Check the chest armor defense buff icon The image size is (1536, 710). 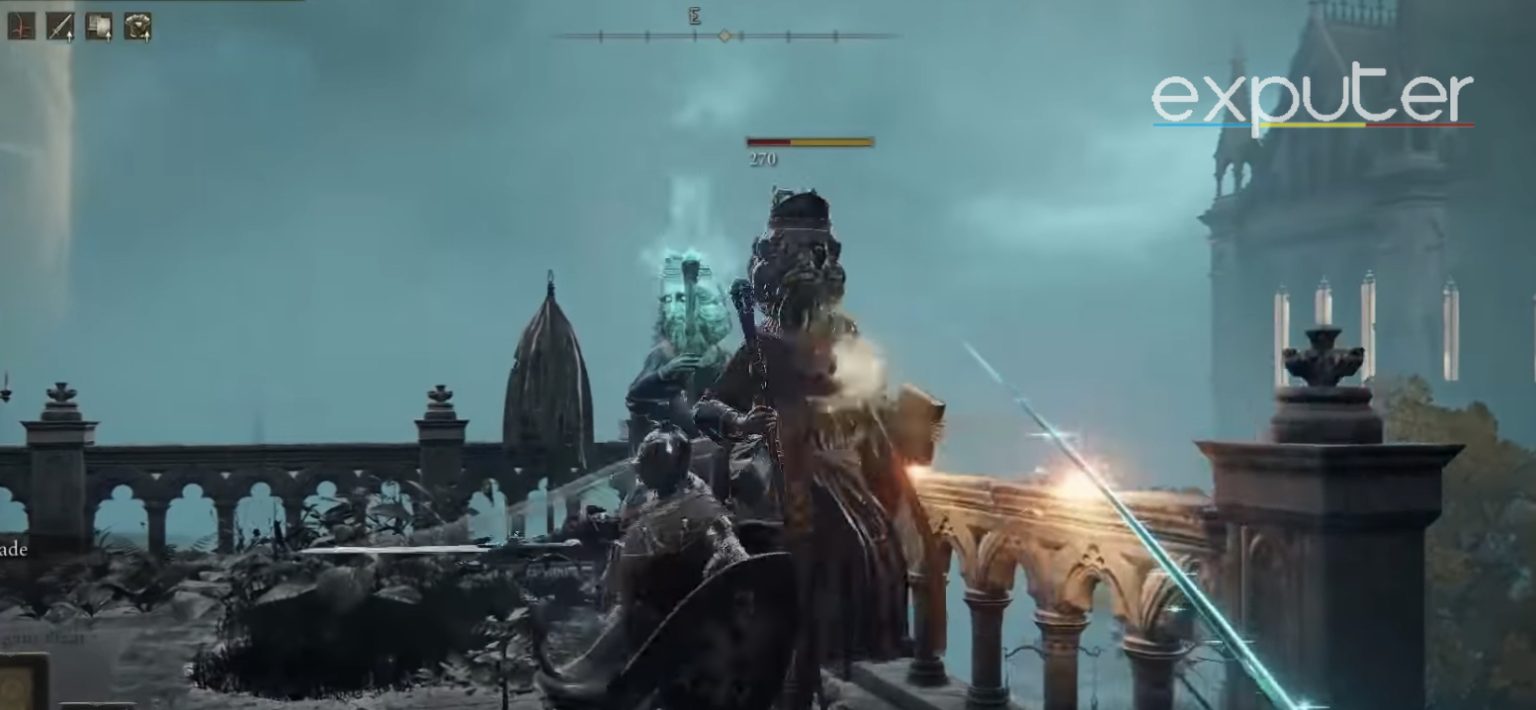coord(138,26)
